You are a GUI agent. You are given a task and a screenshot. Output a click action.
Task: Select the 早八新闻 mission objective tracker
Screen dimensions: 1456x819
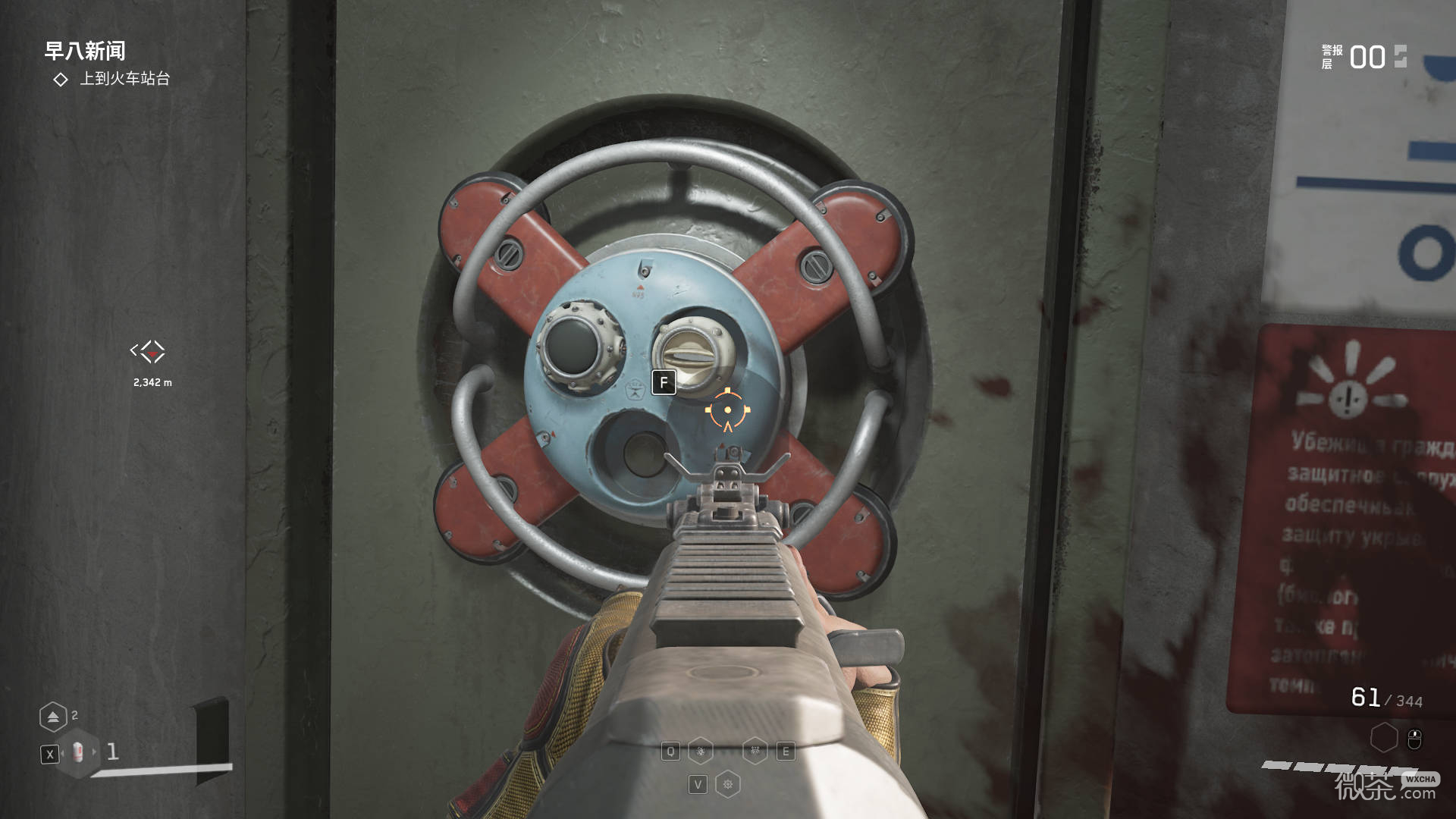coord(85,52)
